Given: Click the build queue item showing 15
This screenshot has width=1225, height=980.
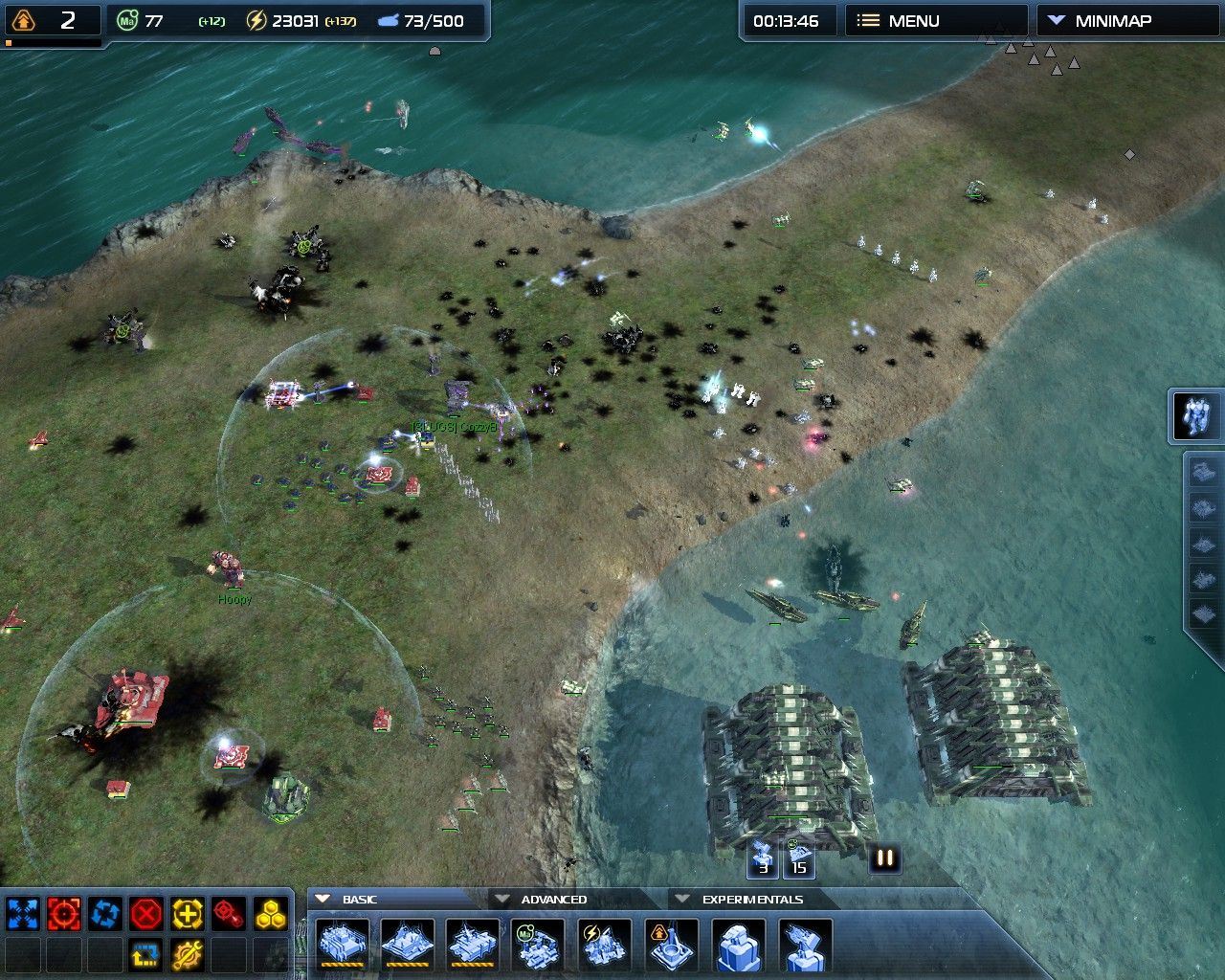Looking at the screenshot, I should coord(799,857).
